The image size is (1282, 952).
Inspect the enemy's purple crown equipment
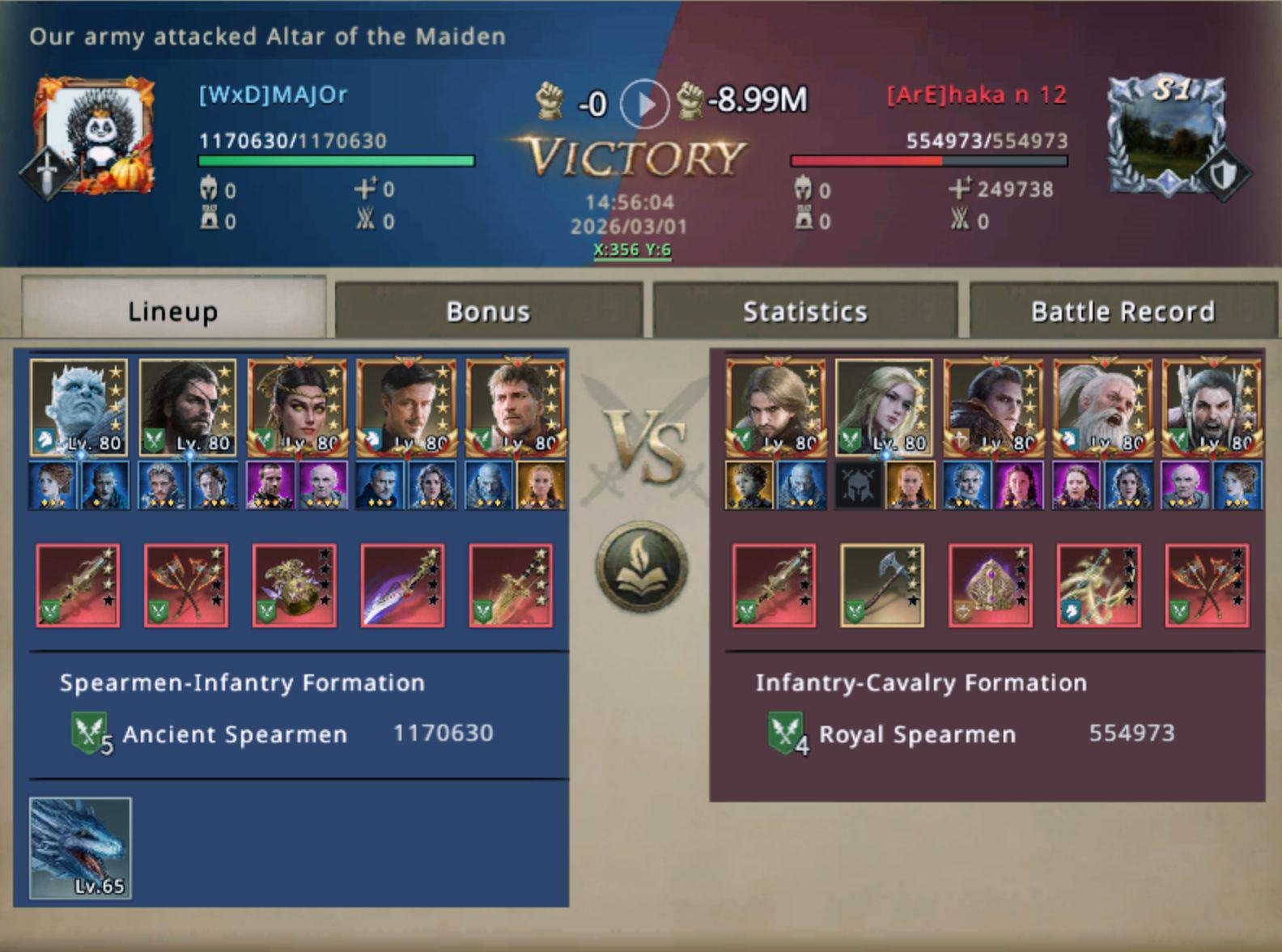point(991,585)
